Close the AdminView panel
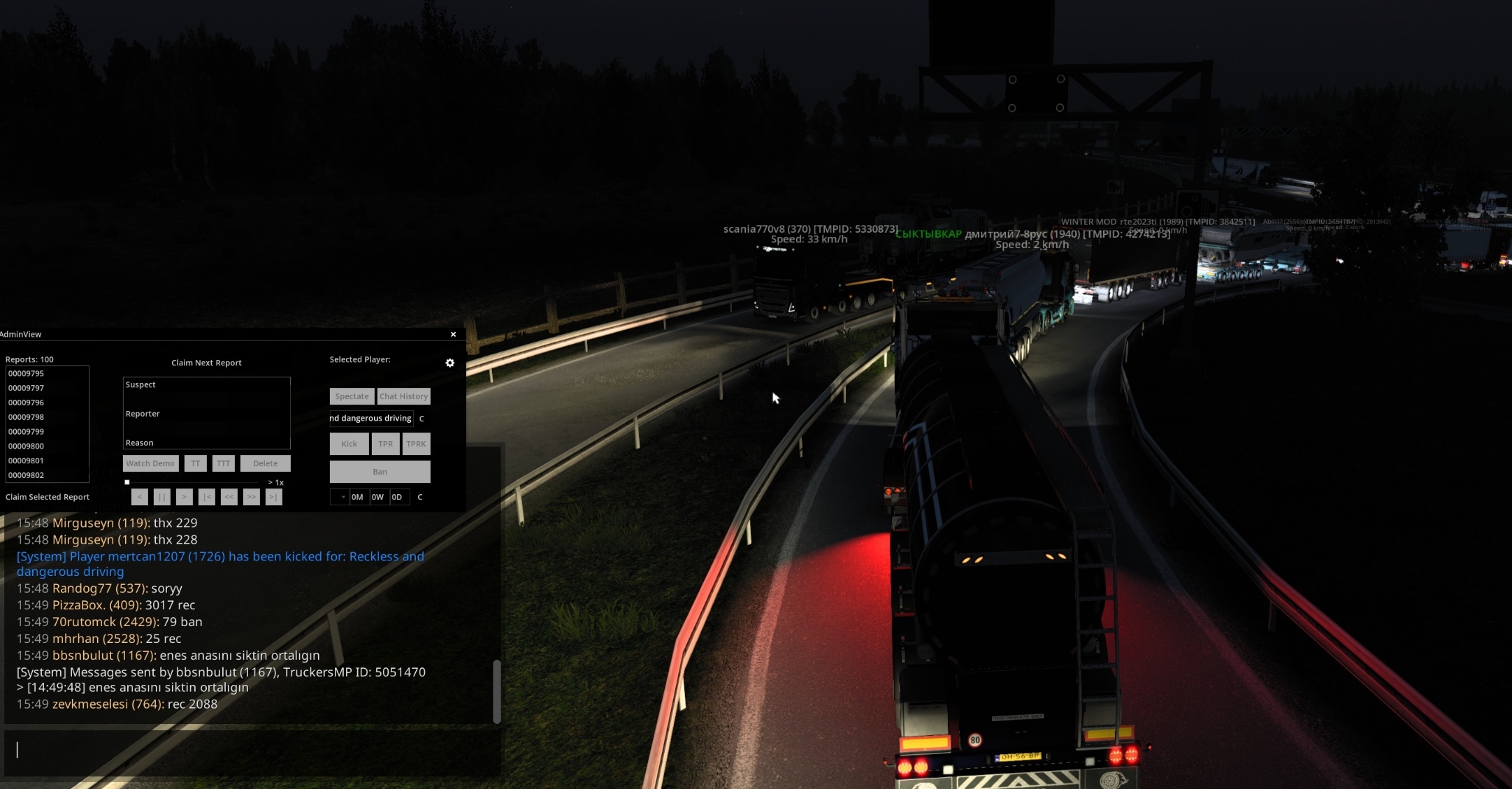 click(x=453, y=334)
